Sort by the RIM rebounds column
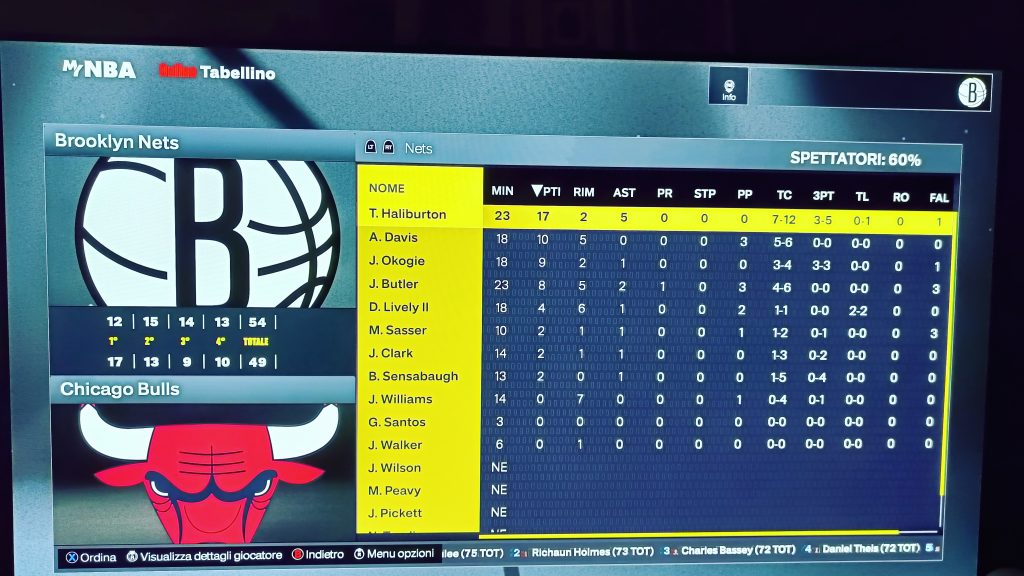 pyautogui.click(x=584, y=192)
